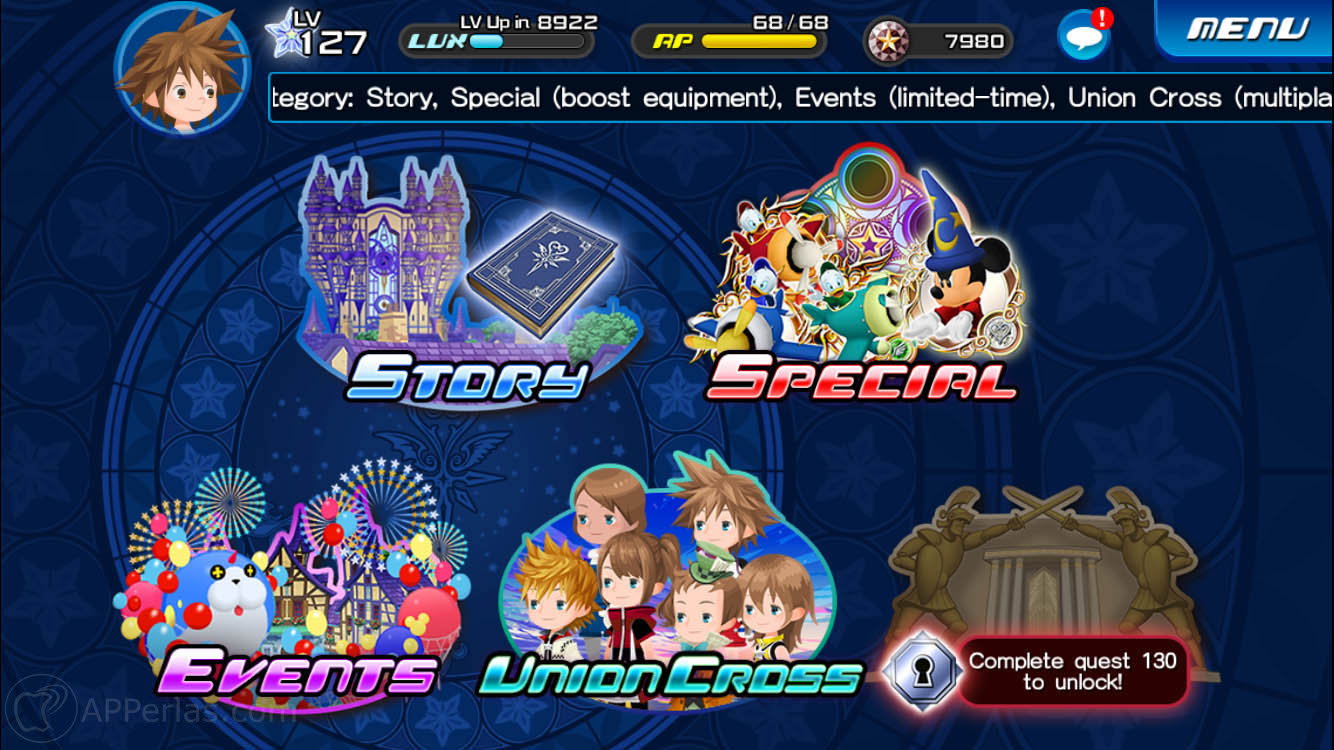Open the MENU button
The image size is (1334, 750).
(1247, 29)
